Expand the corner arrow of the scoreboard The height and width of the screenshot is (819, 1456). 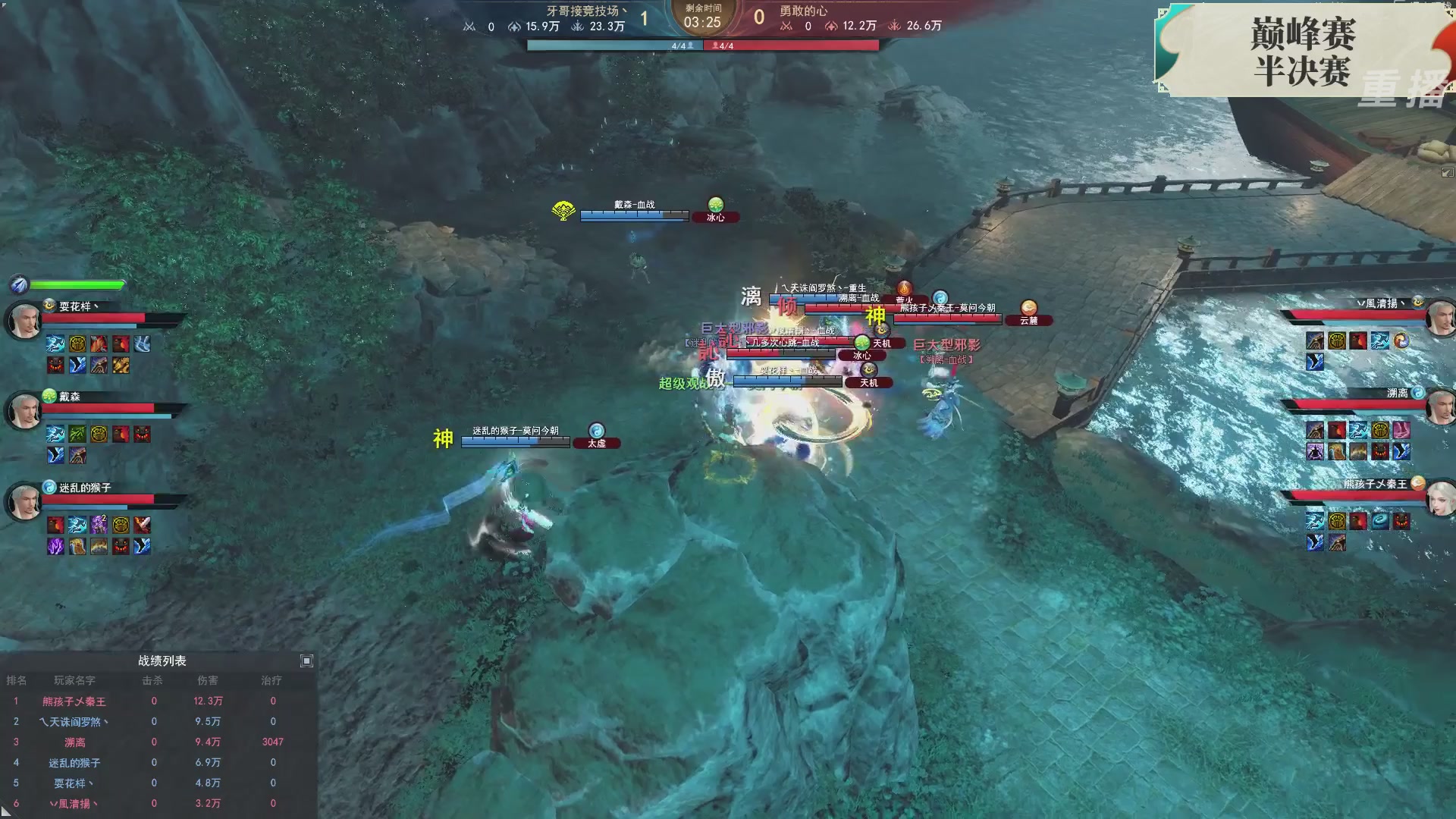(x=306, y=661)
